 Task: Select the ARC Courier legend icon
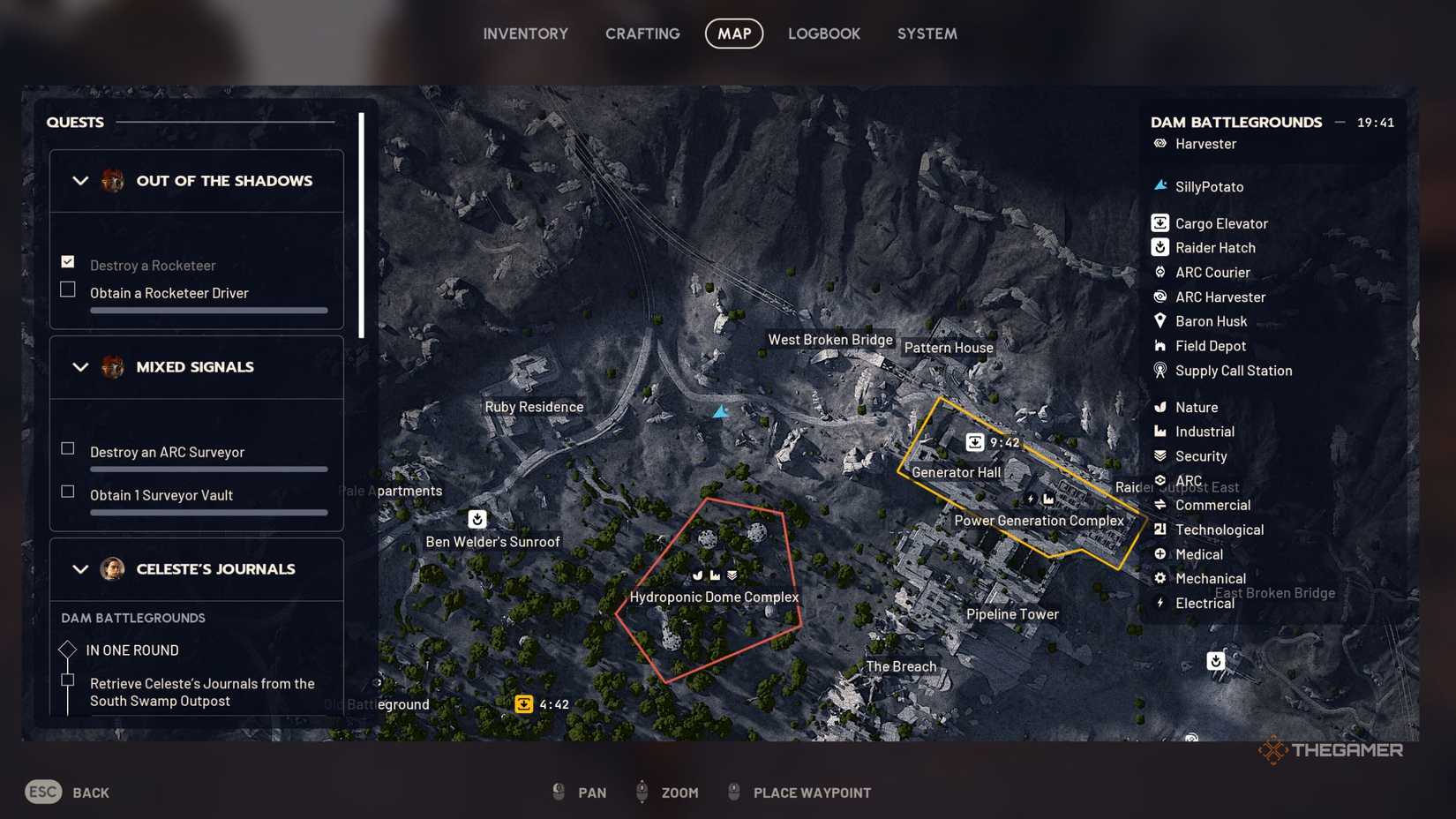[1159, 272]
